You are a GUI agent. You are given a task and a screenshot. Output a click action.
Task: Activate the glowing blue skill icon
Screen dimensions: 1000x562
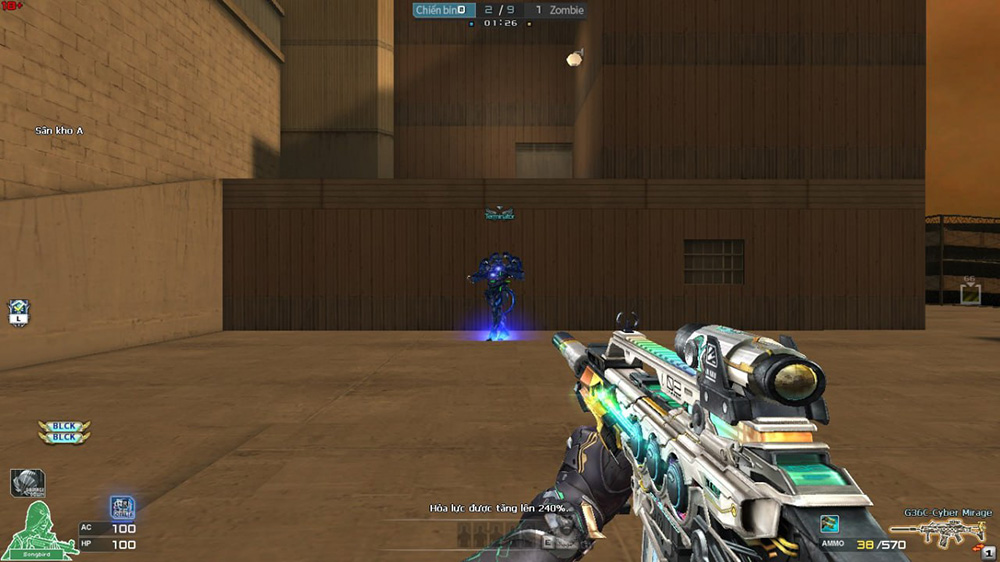tap(122, 507)
